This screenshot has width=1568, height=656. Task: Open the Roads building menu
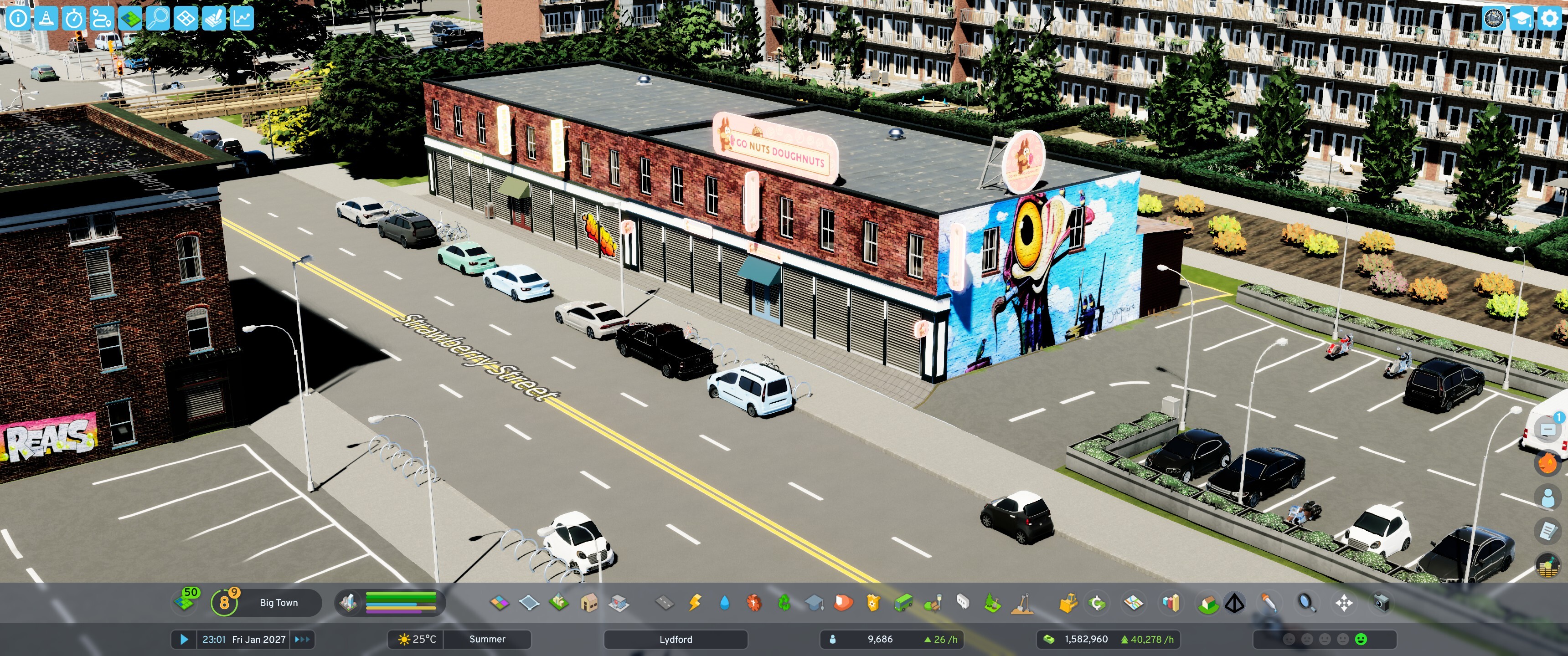click(x=664, y=602)
